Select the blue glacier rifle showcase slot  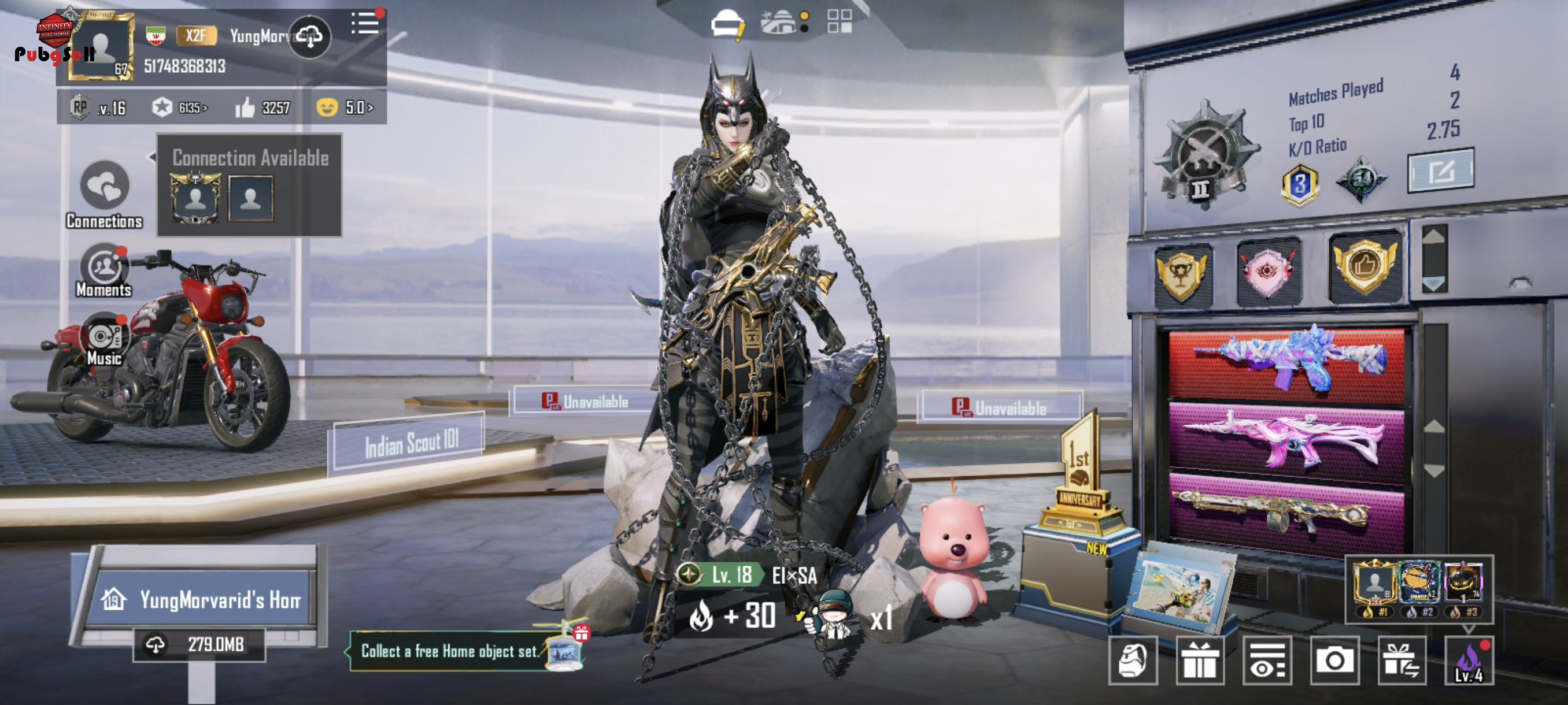(1286, 362)
